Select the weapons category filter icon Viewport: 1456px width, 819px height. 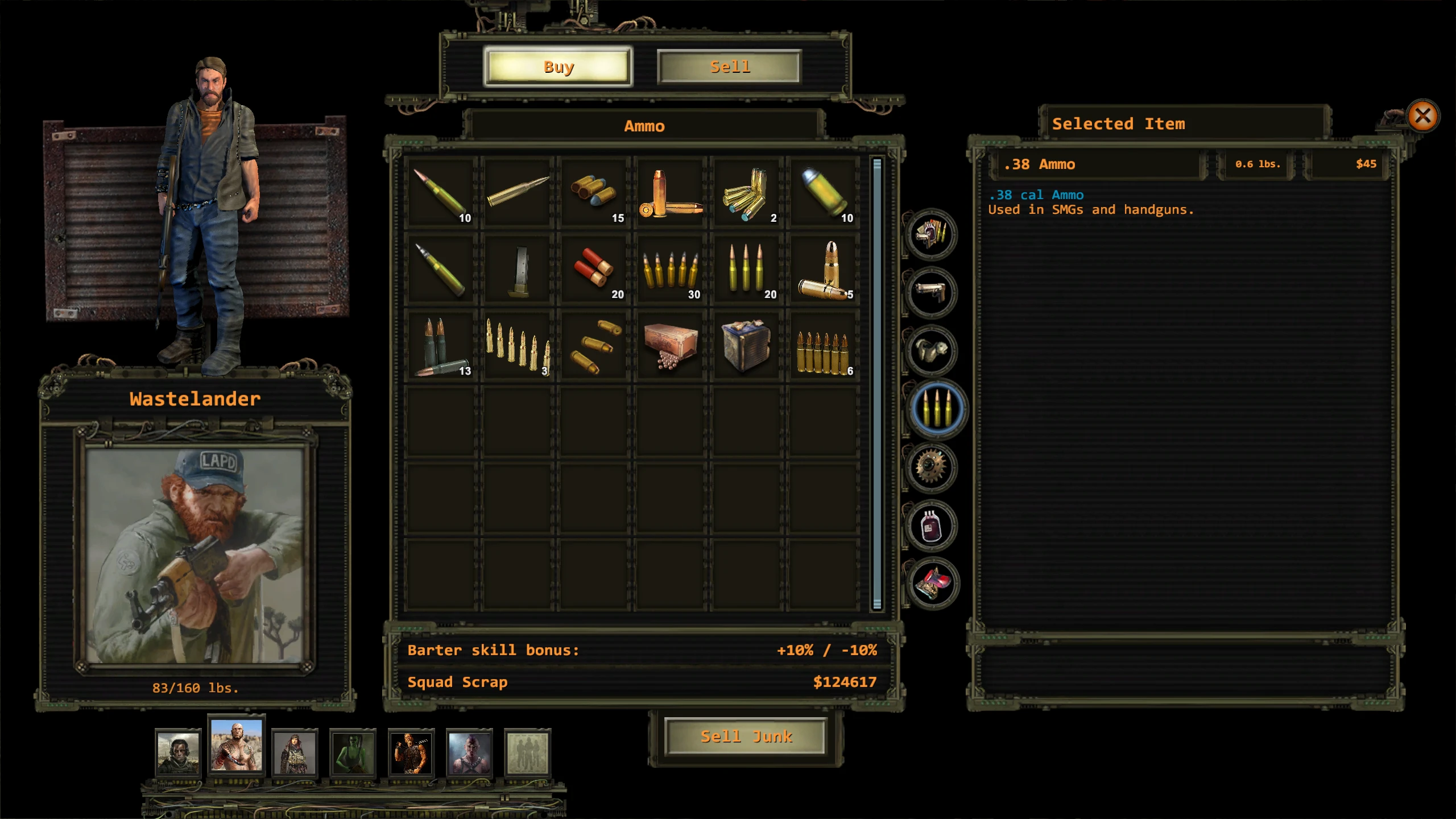(x=933, y=293)
